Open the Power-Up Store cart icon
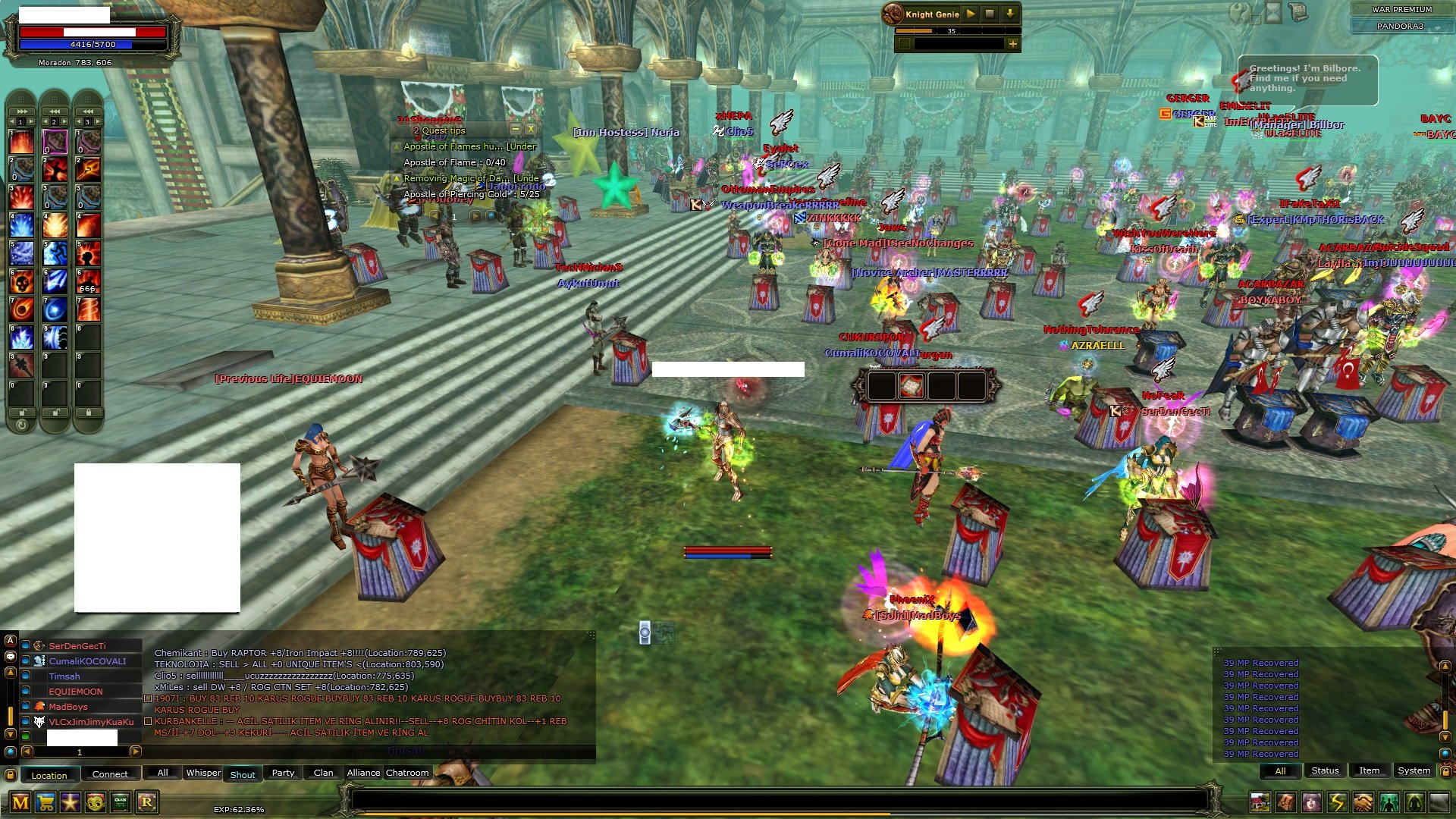The width and height of the screenshot is (1456, 819). (45, 802)
